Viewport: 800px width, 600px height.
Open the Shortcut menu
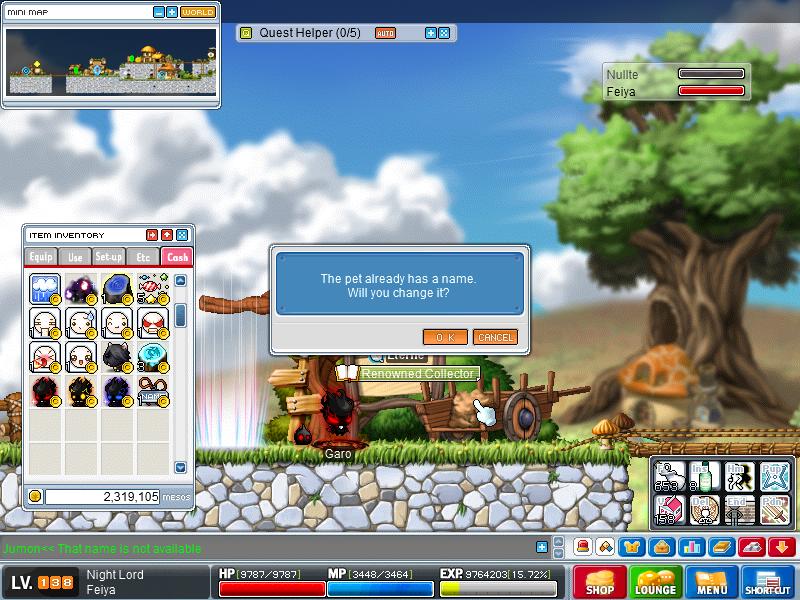[768, 583]
